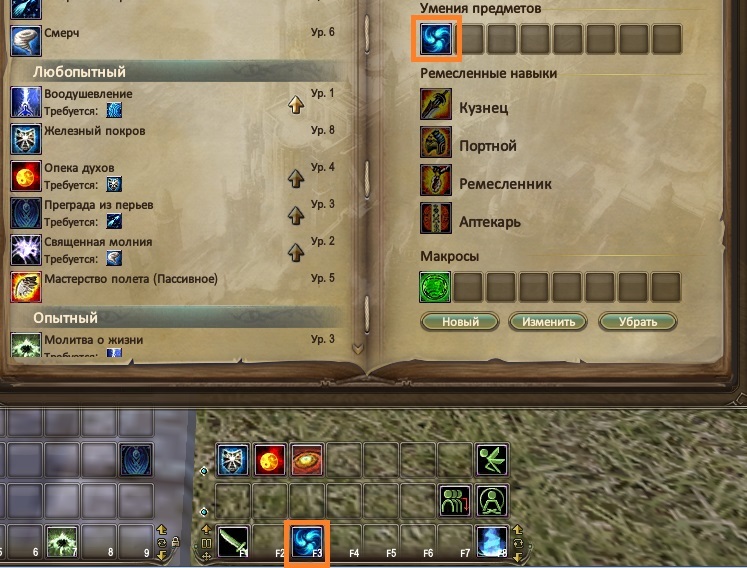The image size is (747, 568).
Task: Click the Воодушевление skill icon
Action: point(25,101)
